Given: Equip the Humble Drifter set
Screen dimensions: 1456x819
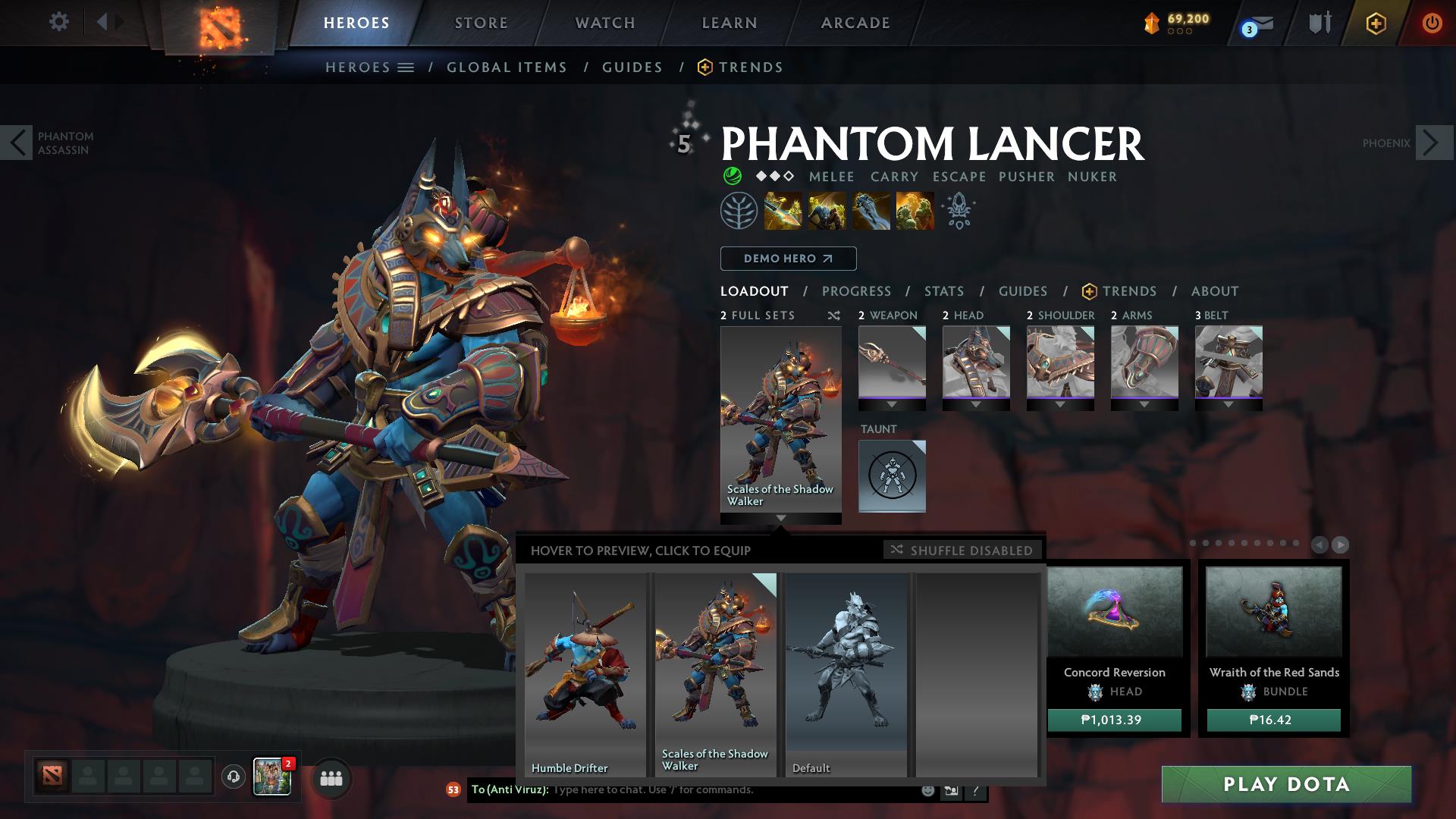Looking at the screenshot, I should coord(585,673).
